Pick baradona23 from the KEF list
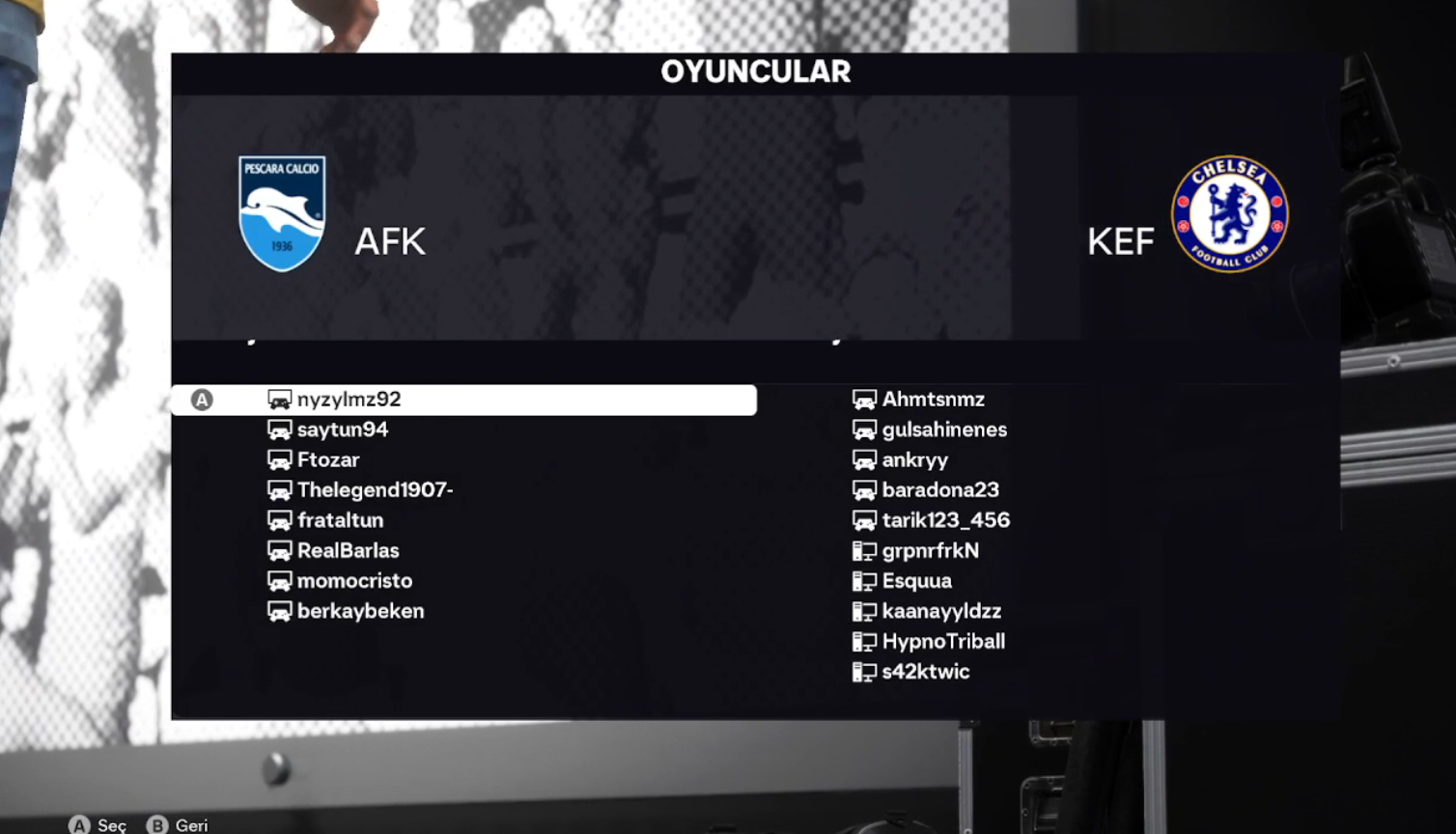 [940, 490]
